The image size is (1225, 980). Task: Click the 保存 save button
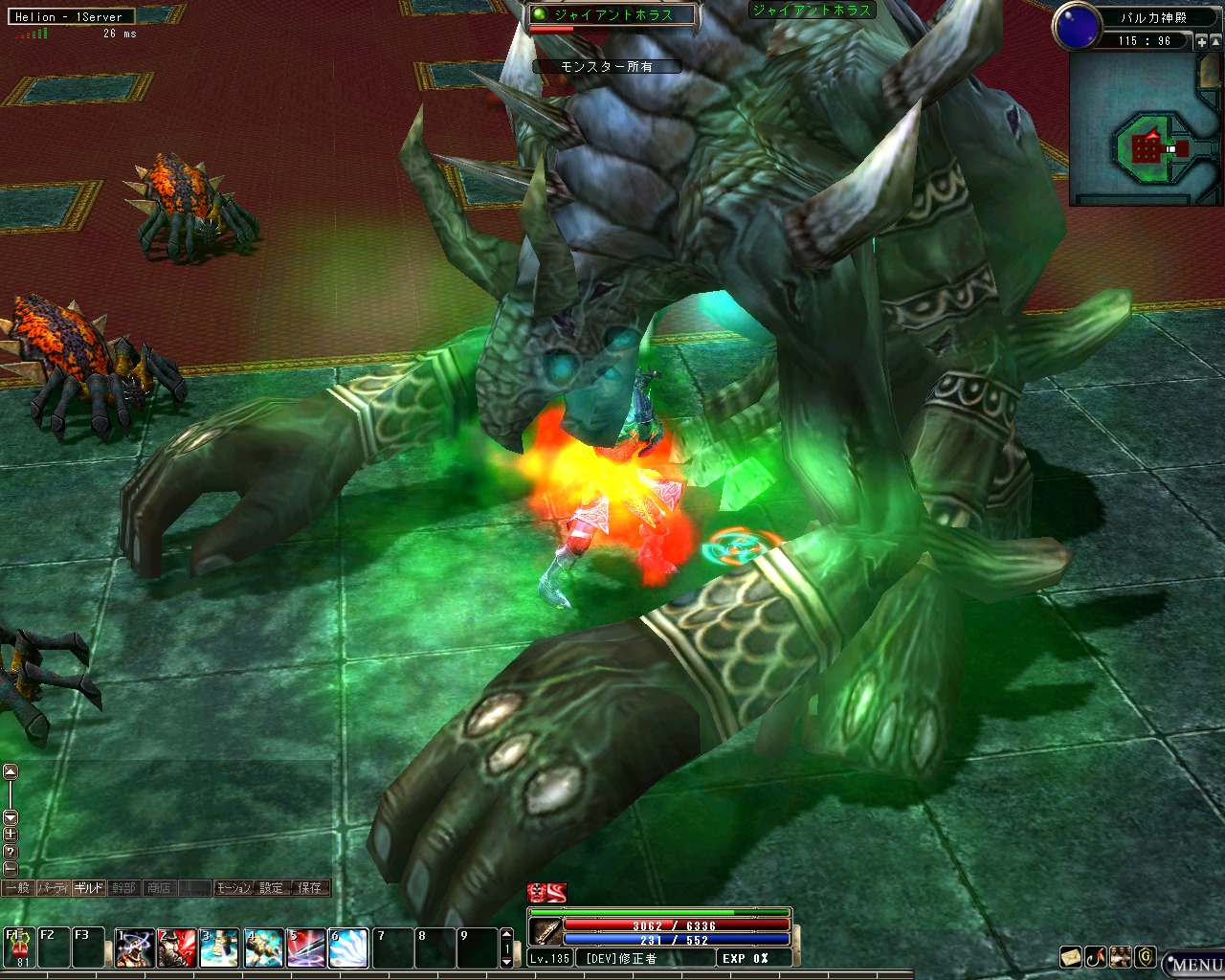[x=310, y=888]
